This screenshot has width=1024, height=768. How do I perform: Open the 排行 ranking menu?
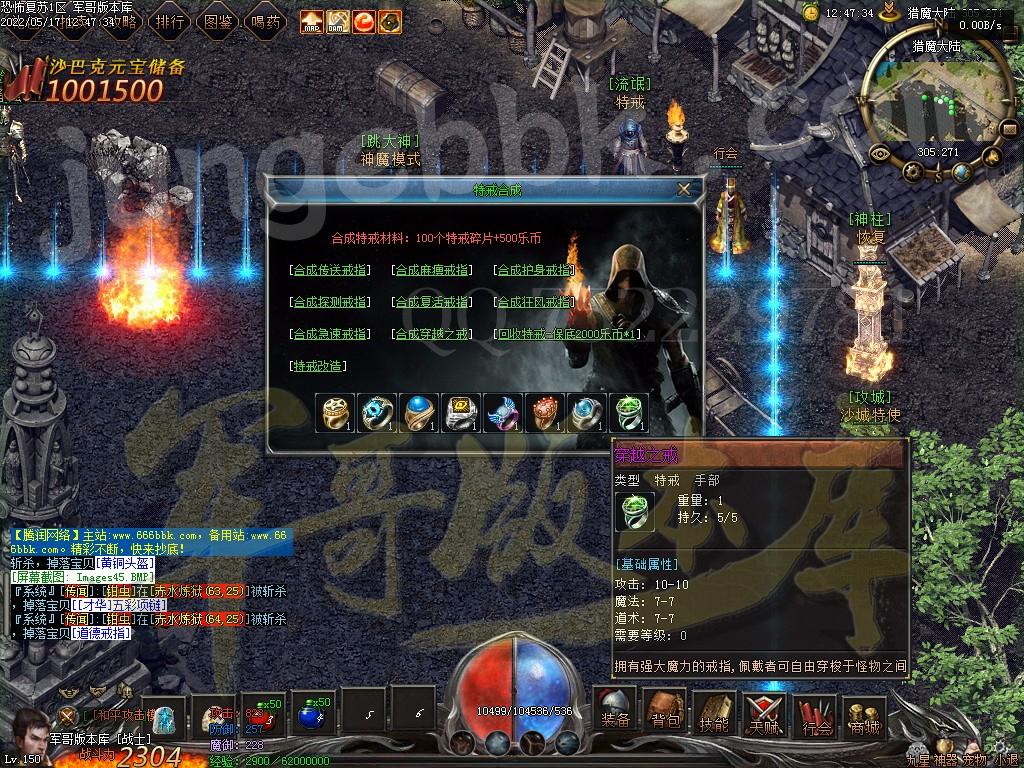tap(170, 21)
